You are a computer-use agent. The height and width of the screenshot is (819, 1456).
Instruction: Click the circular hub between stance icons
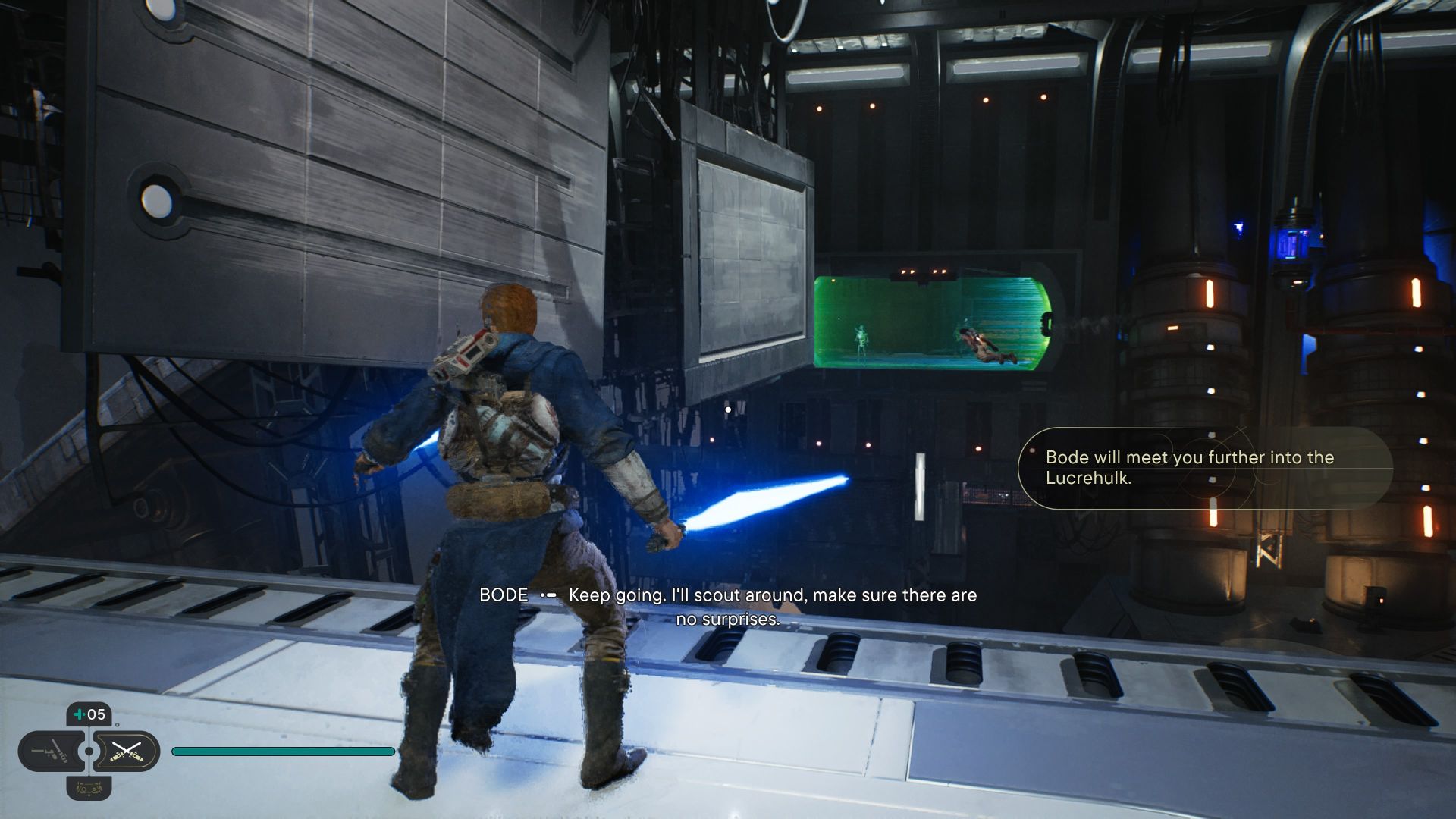click(89, 751)
